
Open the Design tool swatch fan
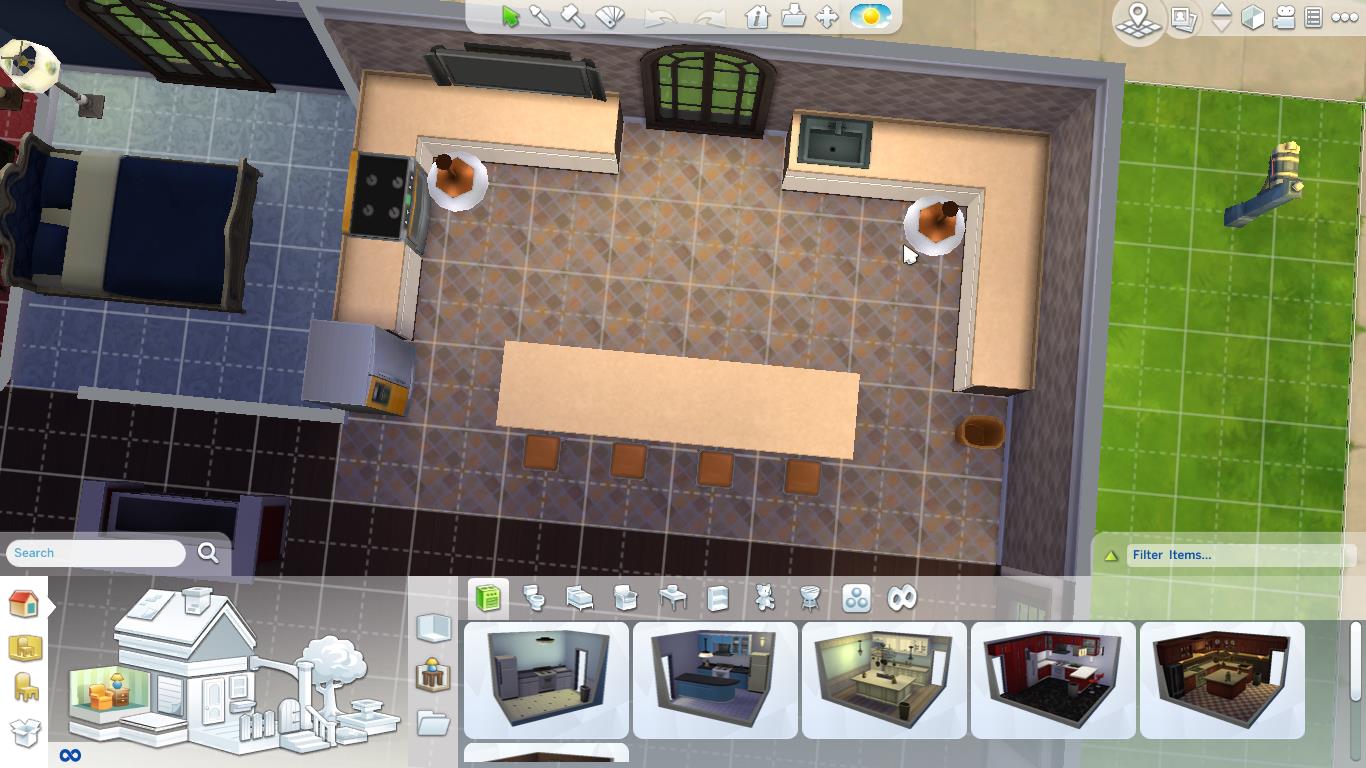click(608, 18)
